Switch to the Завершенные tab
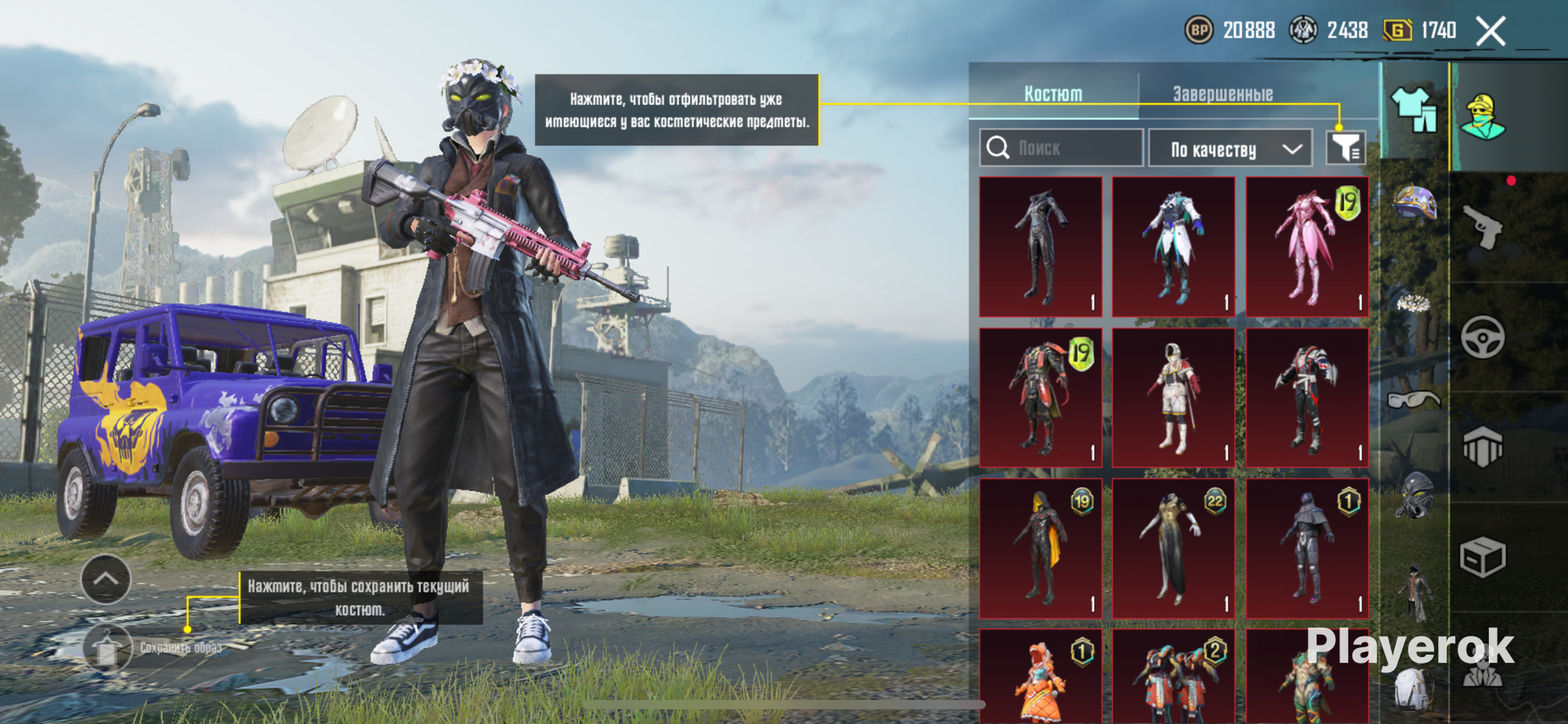 [1223, 94]
